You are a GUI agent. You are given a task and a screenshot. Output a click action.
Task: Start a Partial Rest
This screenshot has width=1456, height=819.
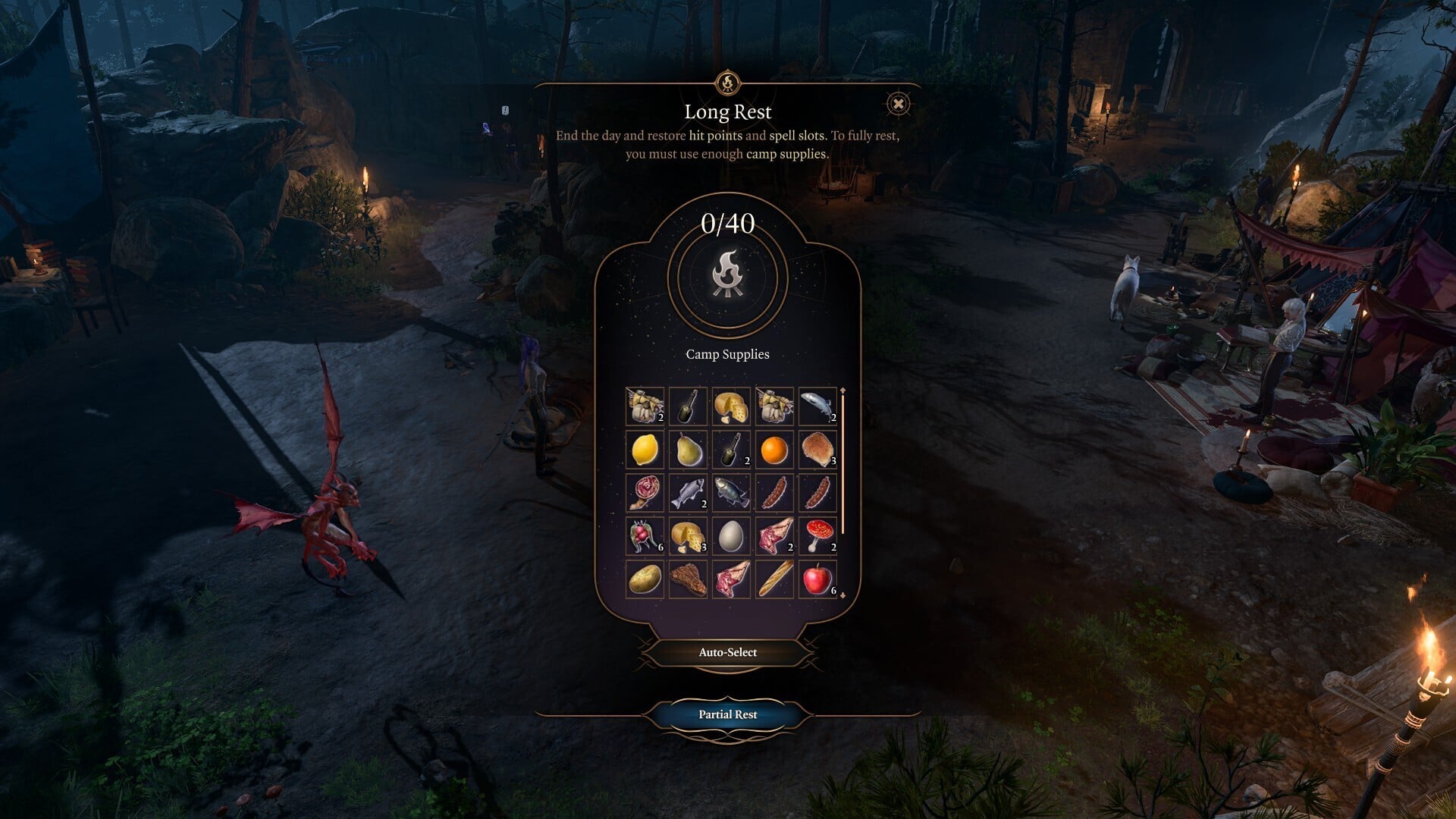click(x=727, y=714)
